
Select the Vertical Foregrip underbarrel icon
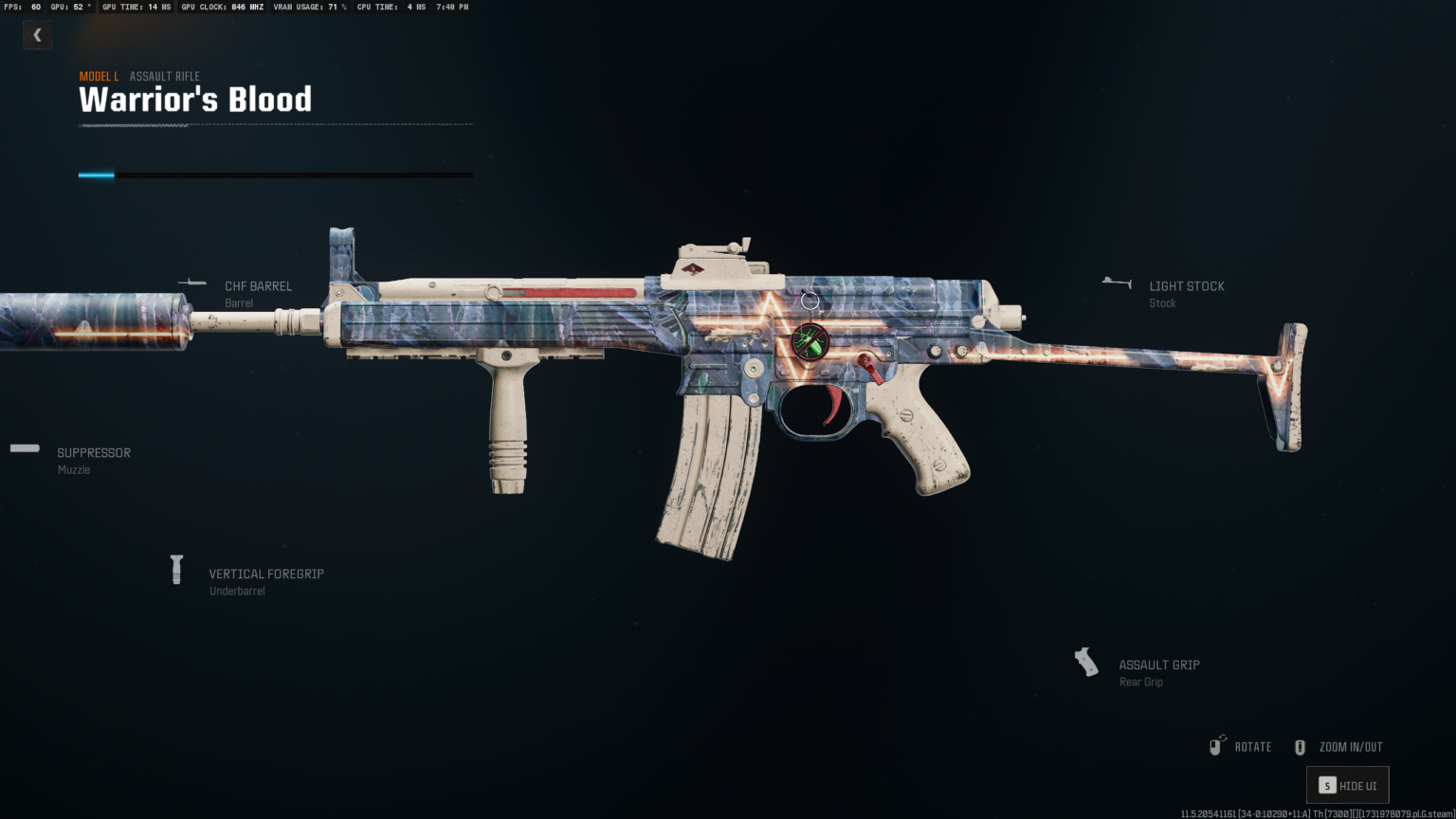pos(176,568)
